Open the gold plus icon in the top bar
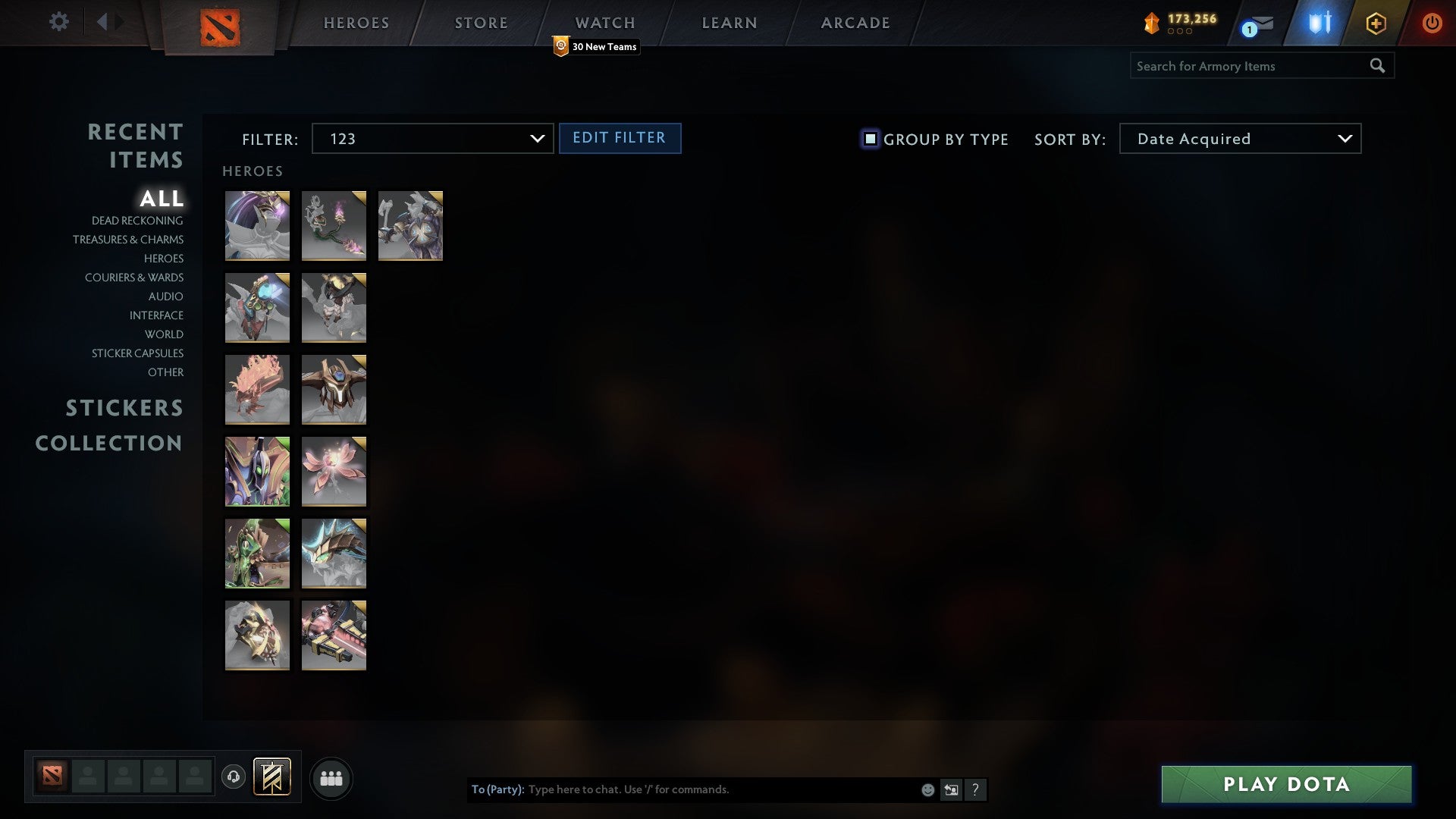 click(1375, 23)
